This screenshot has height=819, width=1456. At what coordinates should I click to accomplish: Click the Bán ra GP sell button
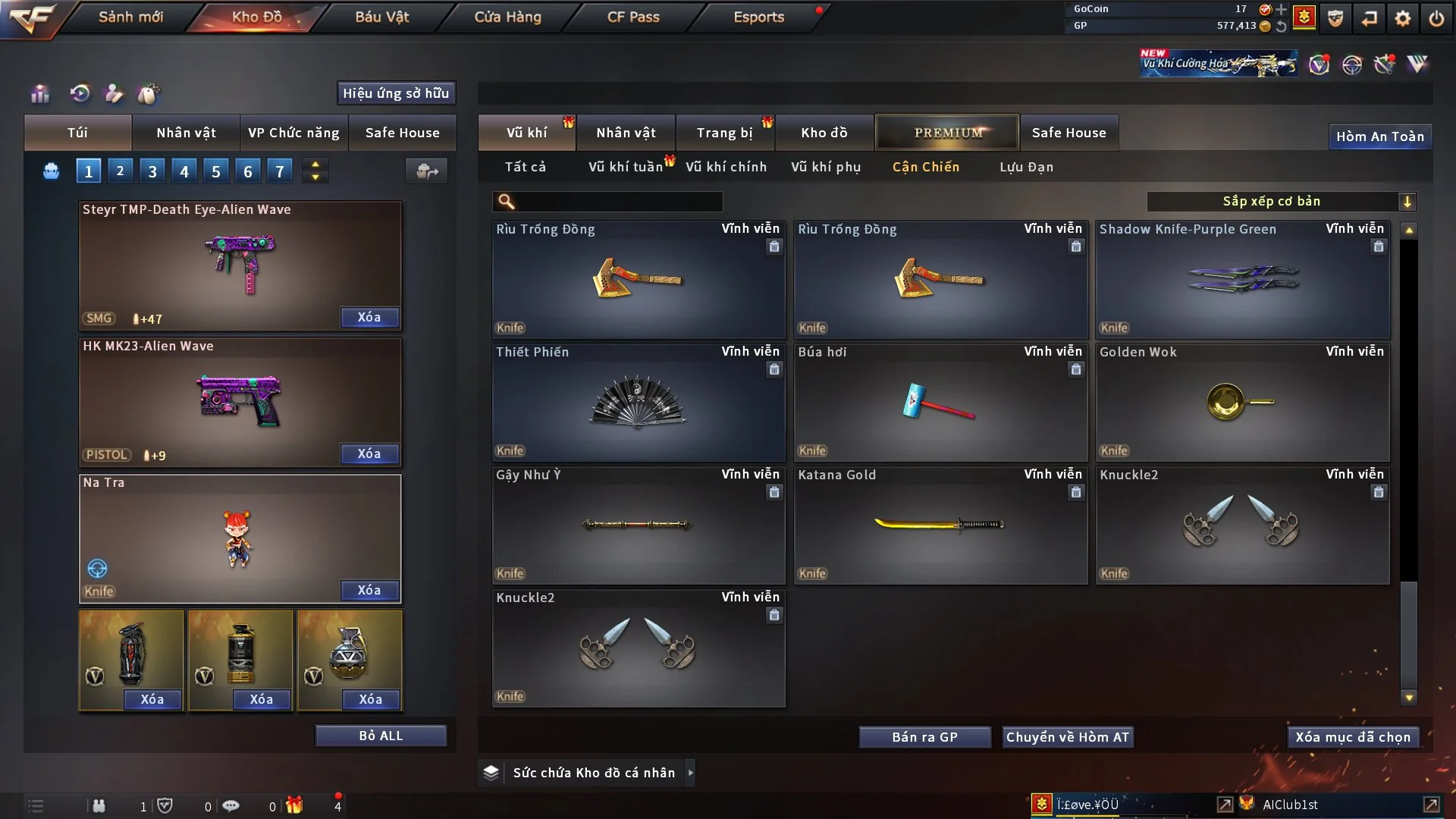pos(924,737)
